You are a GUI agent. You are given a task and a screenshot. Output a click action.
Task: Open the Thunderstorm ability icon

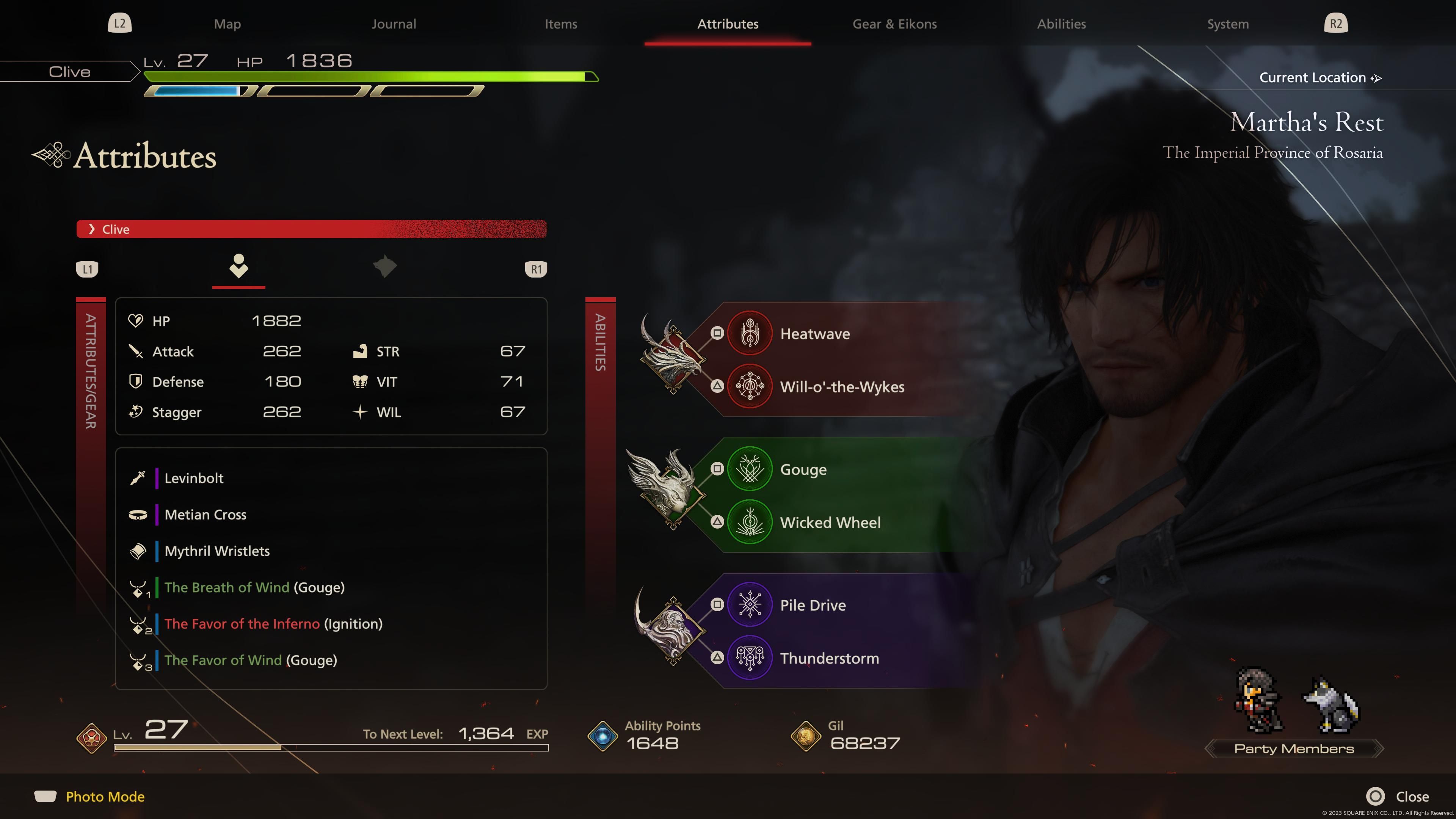(x=750, y=657)
